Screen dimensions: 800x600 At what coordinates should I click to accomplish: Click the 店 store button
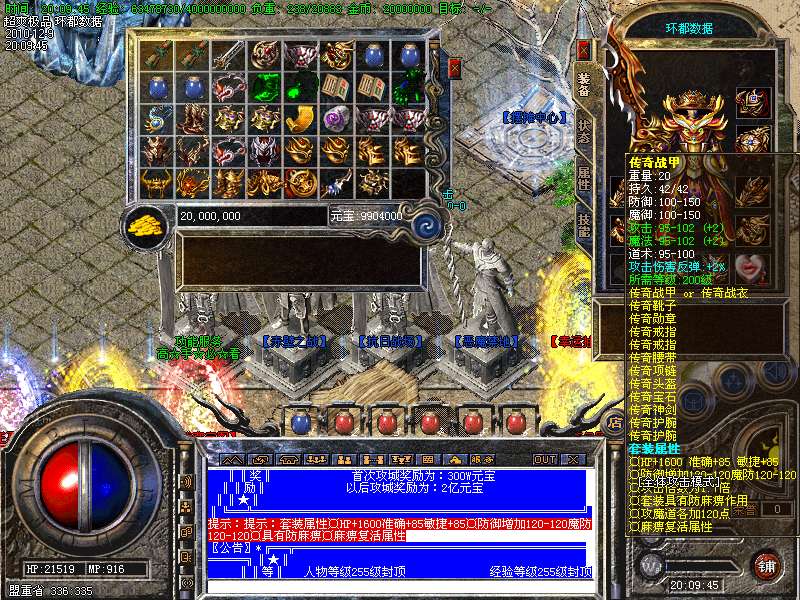[x=615, y=423]
